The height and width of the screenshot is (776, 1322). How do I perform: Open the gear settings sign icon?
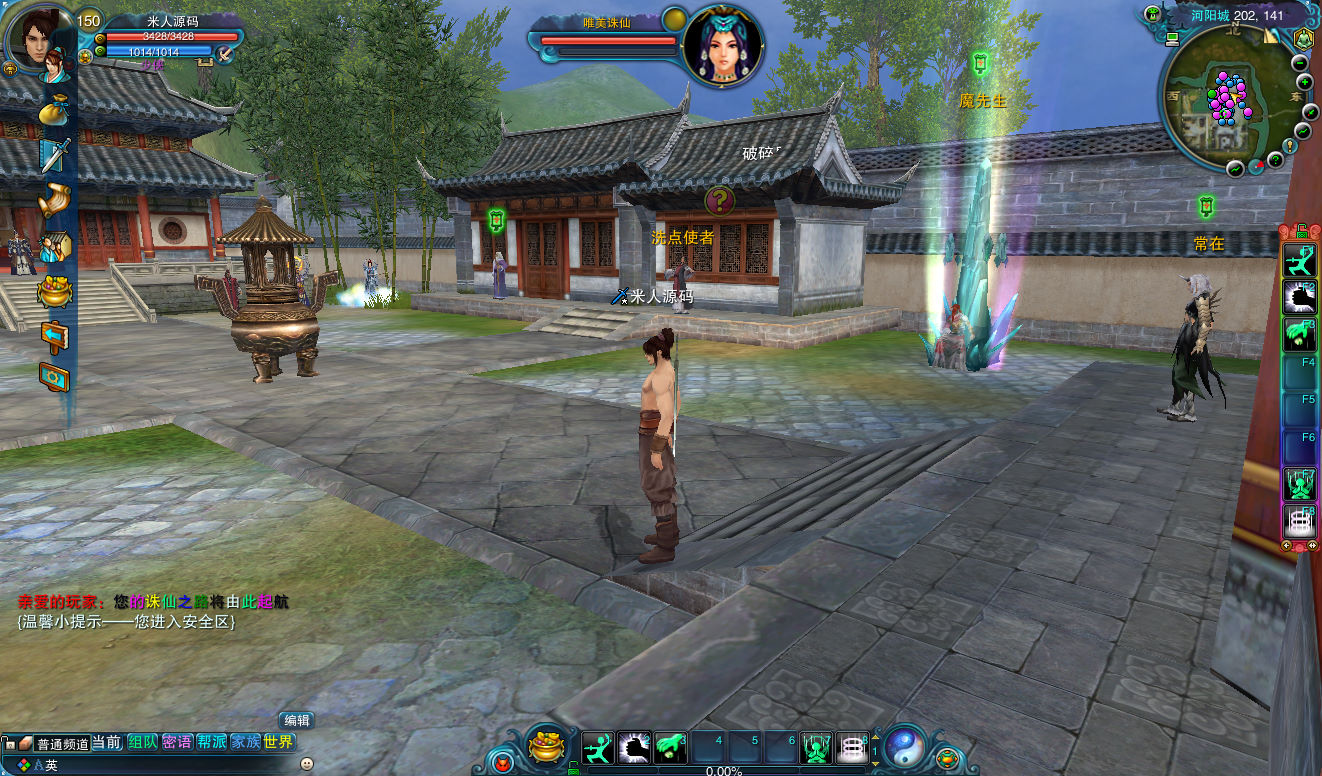pos(54,377)
